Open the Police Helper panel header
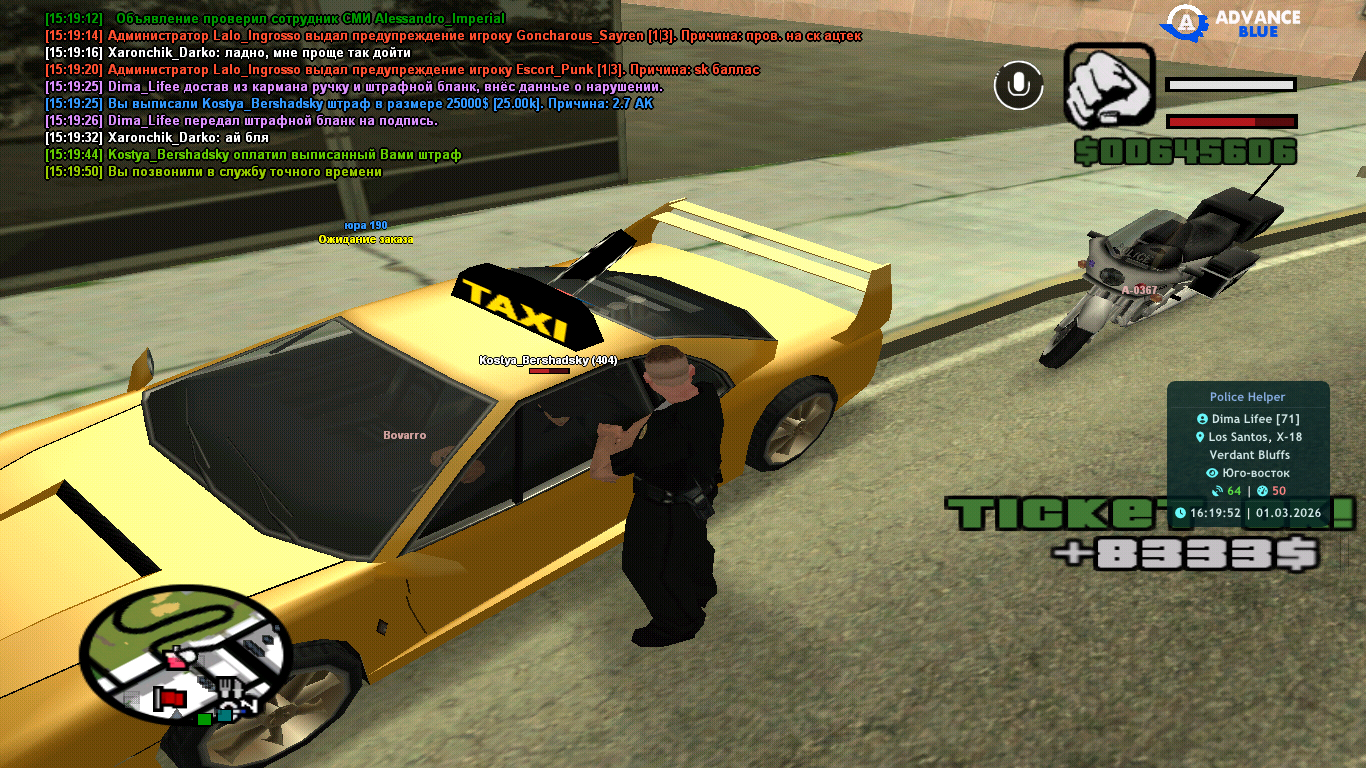Screen dimensions: 1366x768 (1247, 397)
